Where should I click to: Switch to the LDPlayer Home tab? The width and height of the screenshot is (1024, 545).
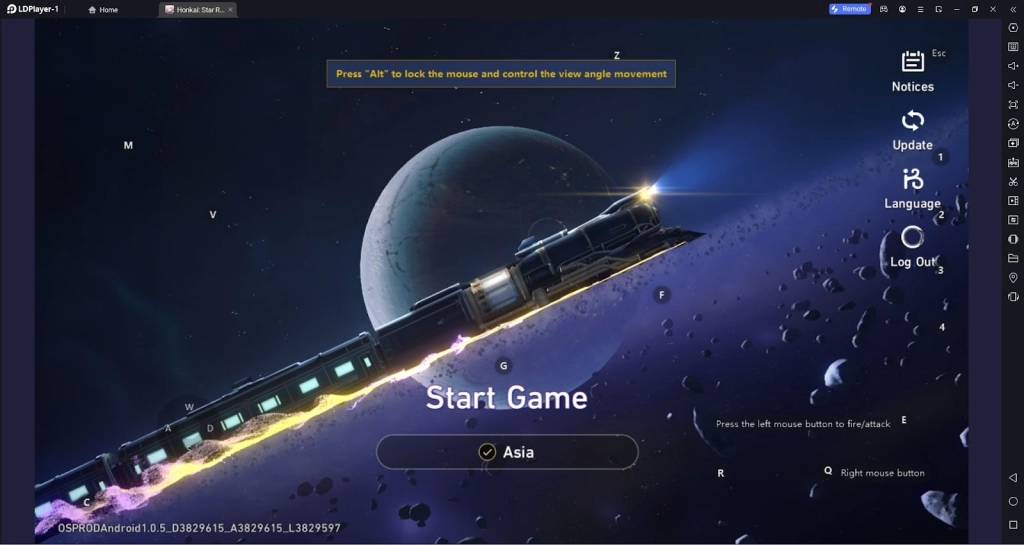tap(103, 9)
